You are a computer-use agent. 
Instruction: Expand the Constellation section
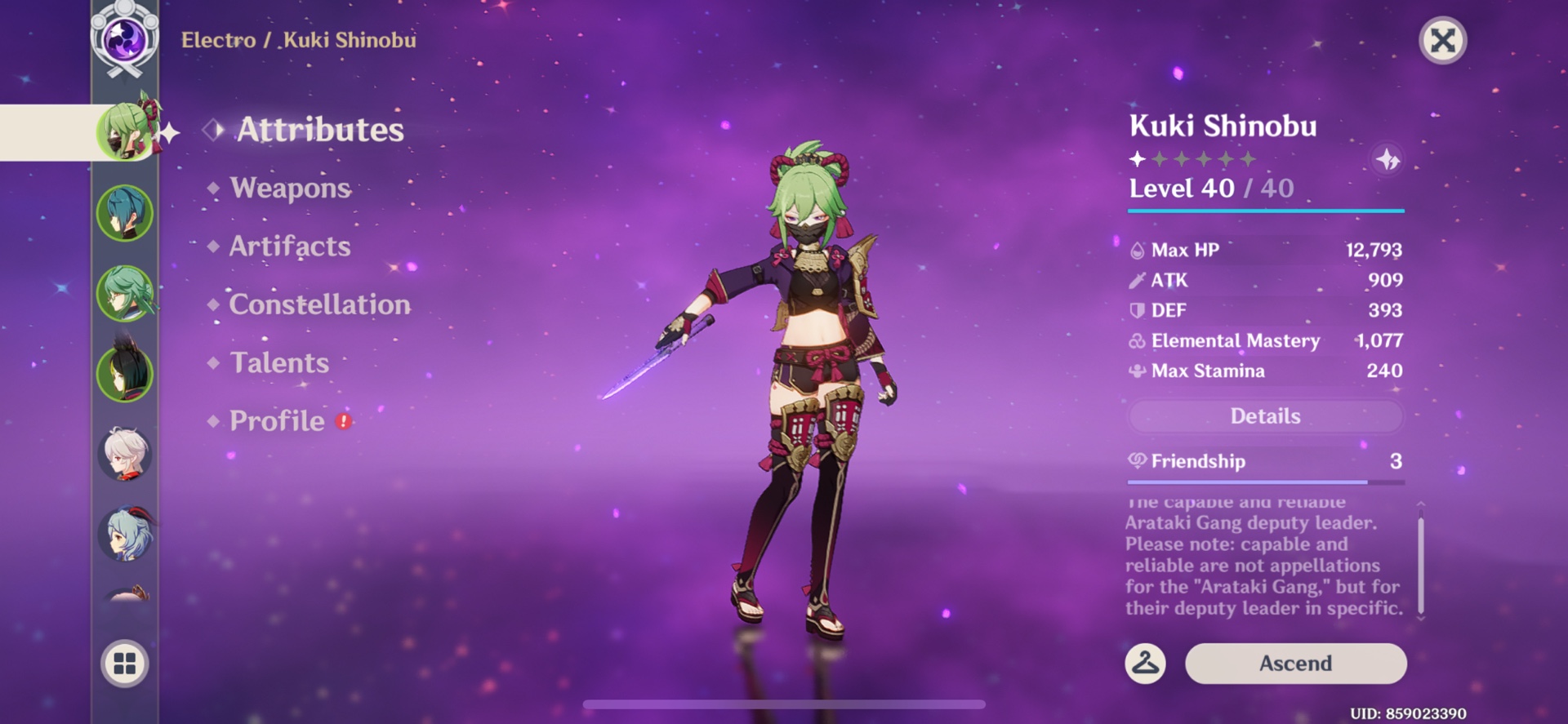pyautogui.click(x=318, y=304)
